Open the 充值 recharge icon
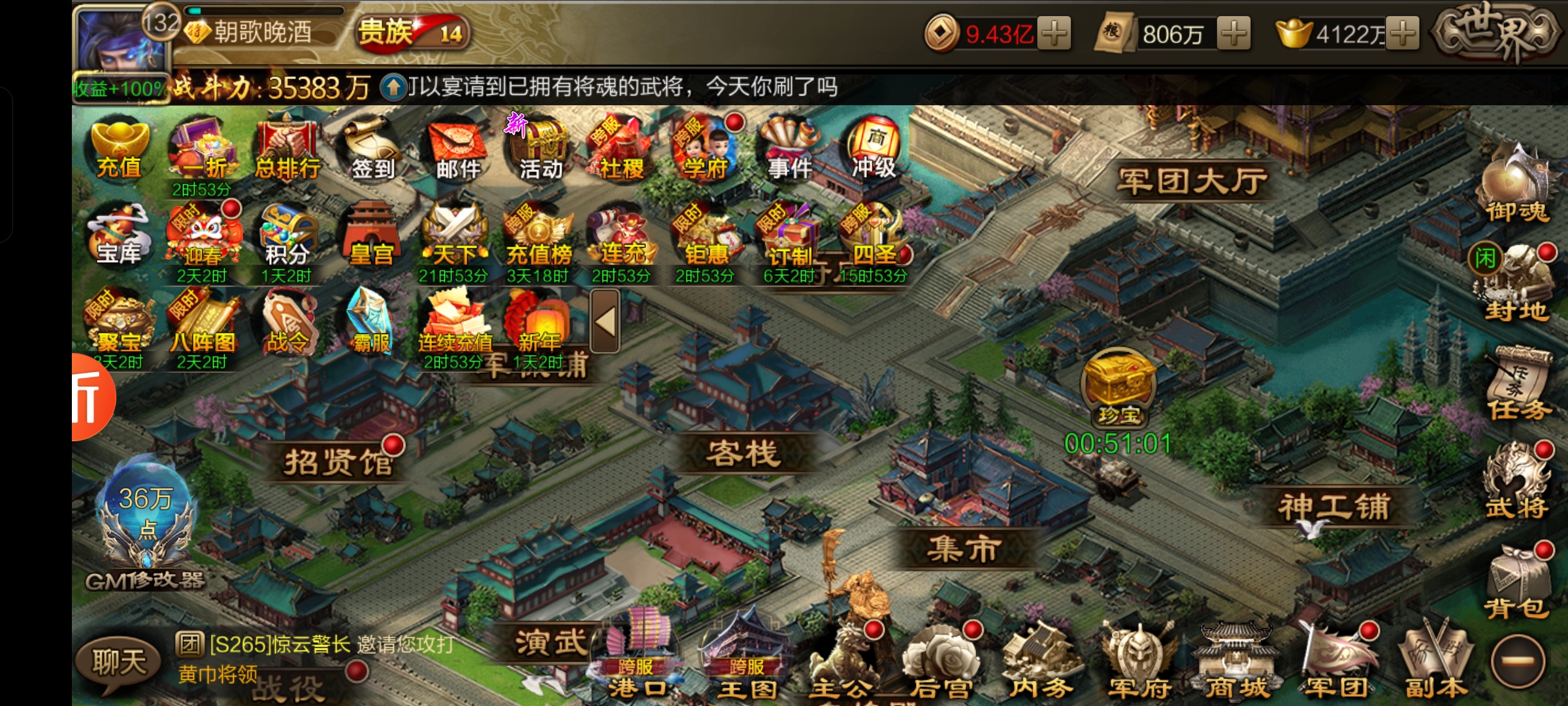Image resolution: width=1568 pixels, height=706 pixels. [x=119, y=149]
